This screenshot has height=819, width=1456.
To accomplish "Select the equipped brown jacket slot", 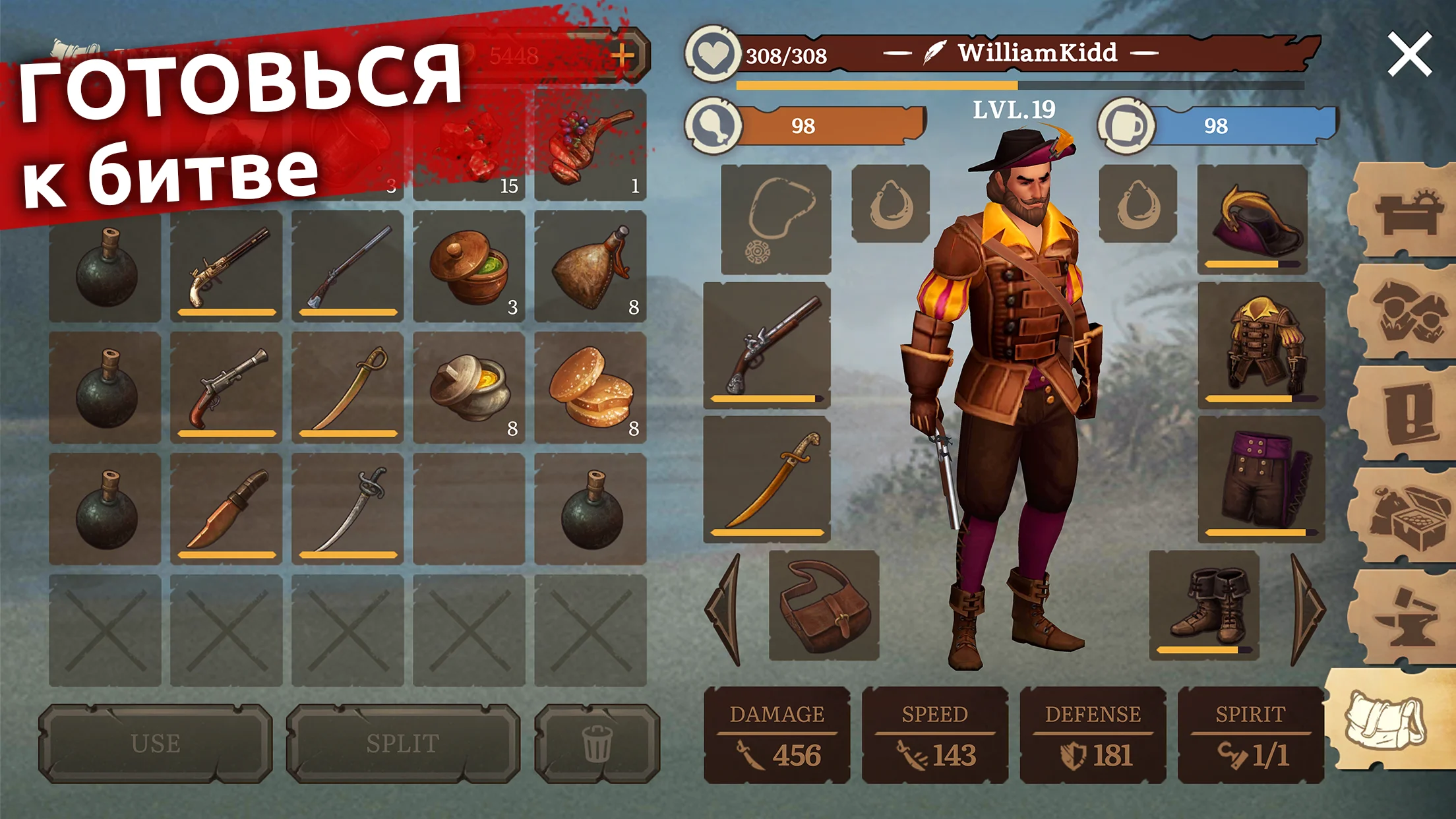I will coord(1261,345).
